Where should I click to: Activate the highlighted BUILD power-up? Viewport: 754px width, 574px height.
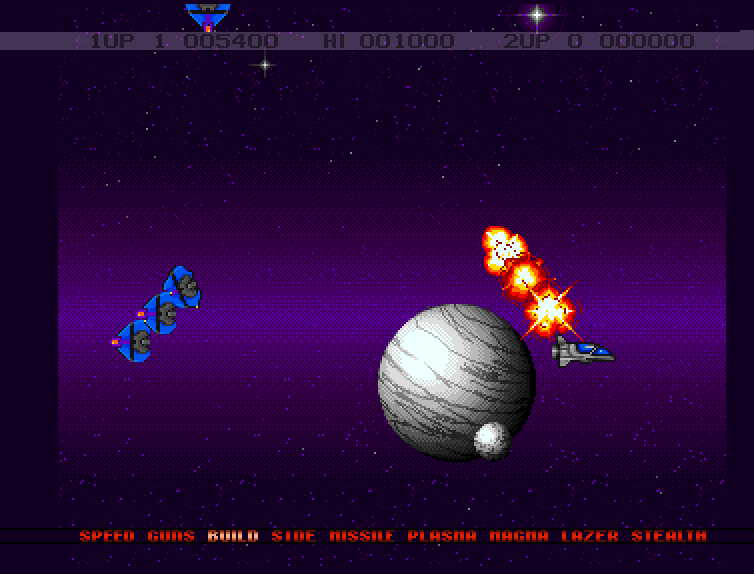click(x=233, y=536)
